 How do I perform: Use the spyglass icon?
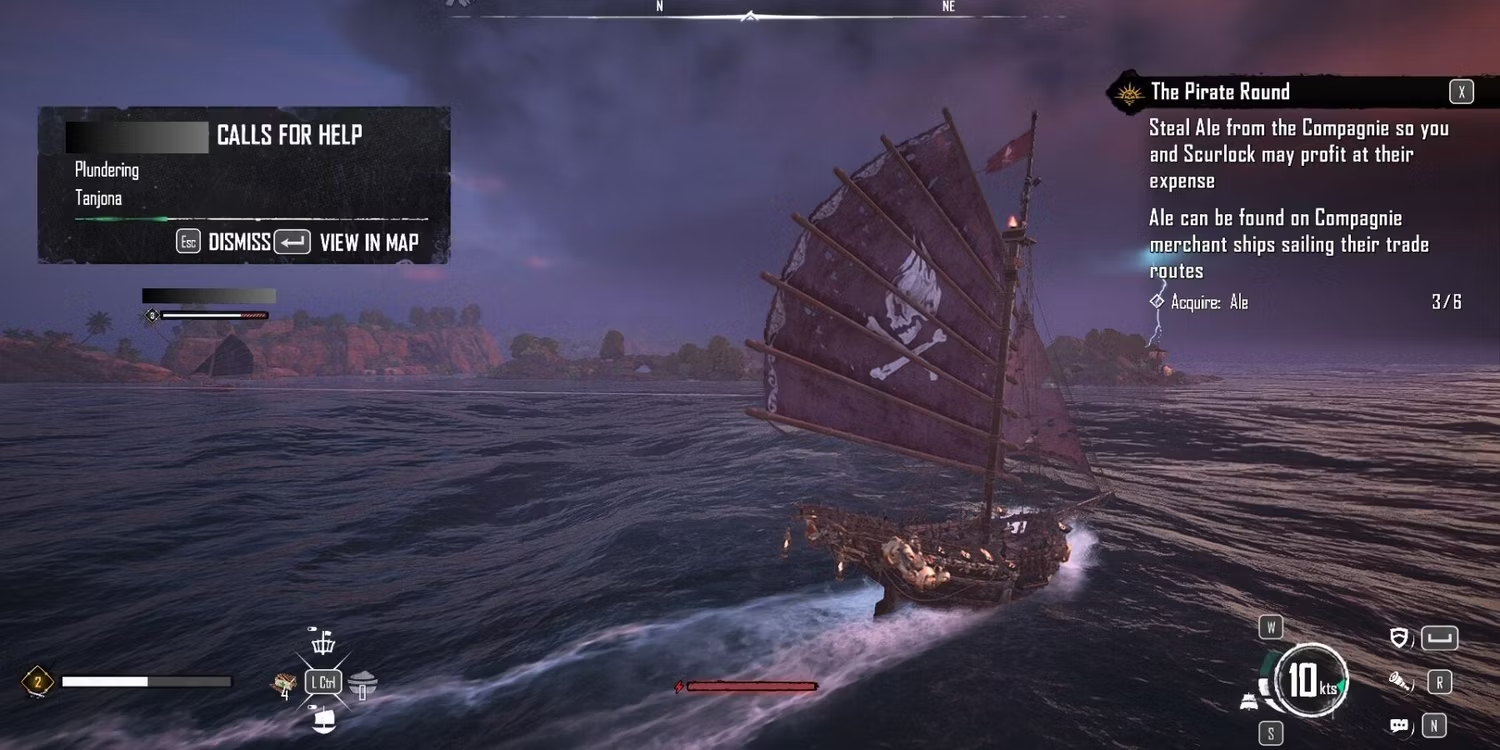click(1398, 682)
